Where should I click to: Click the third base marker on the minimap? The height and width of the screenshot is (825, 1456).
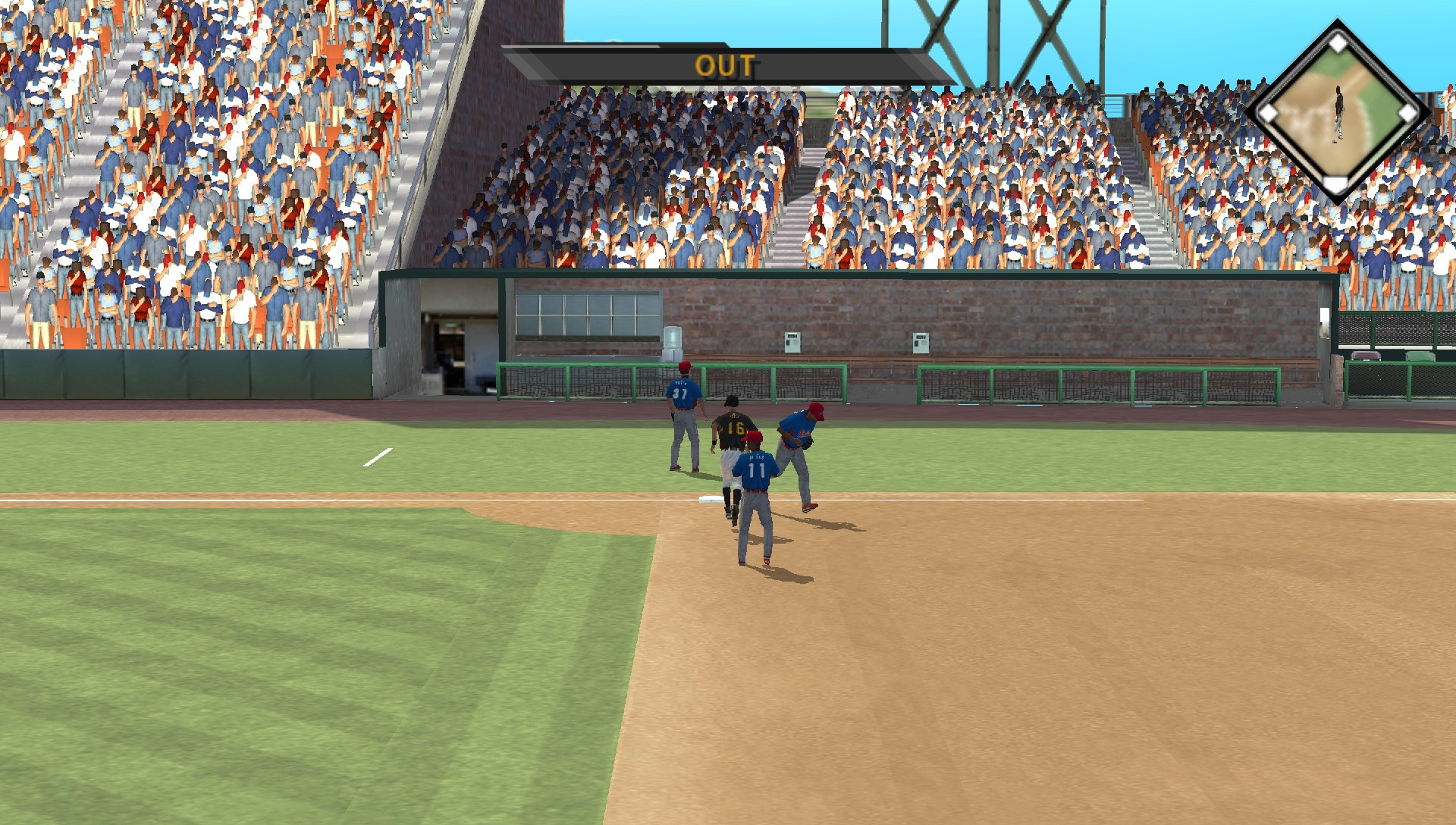[x=1267, y=114]
